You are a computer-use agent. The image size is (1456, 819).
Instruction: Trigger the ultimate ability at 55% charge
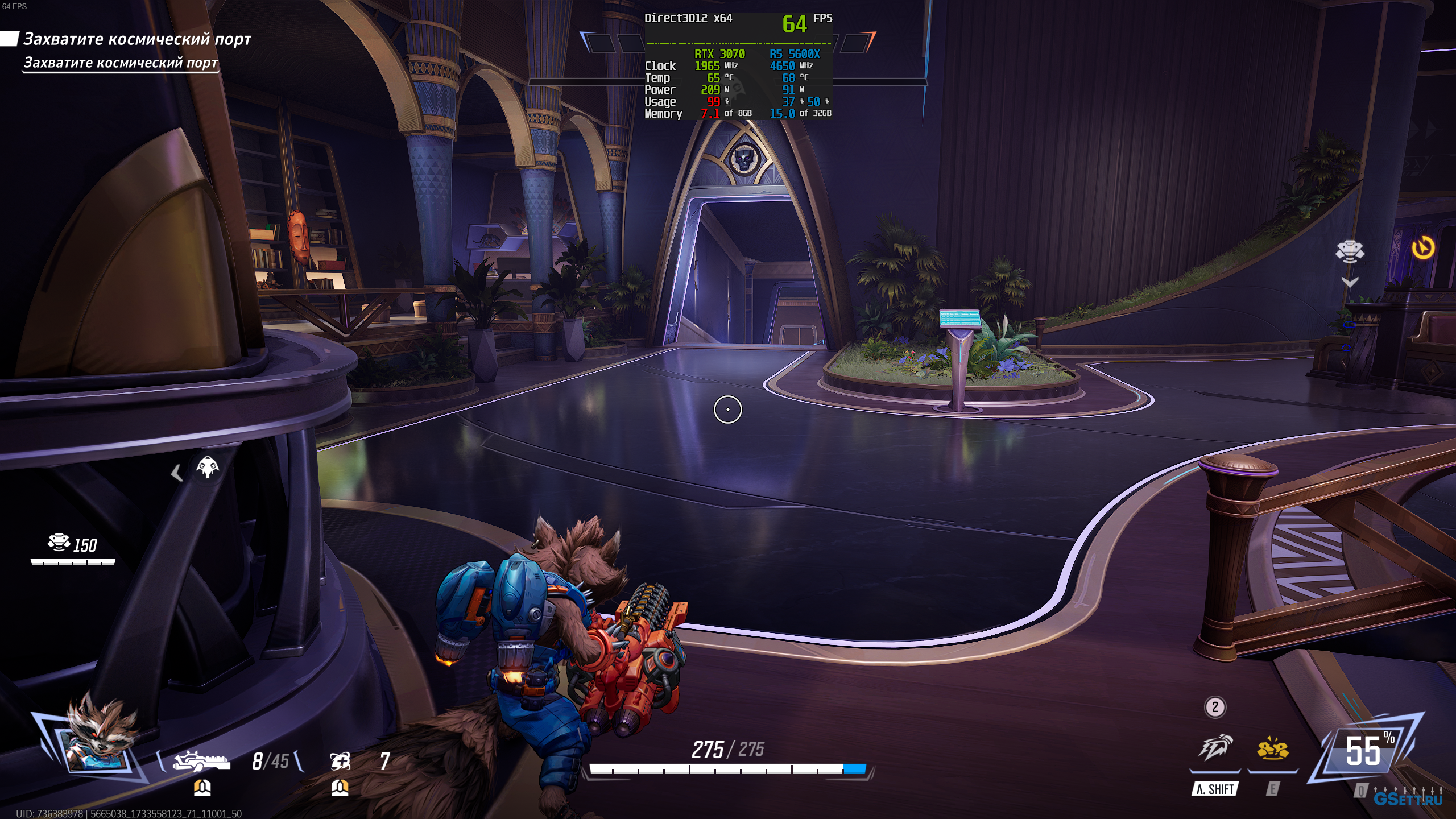click(x=1365, y=751)
